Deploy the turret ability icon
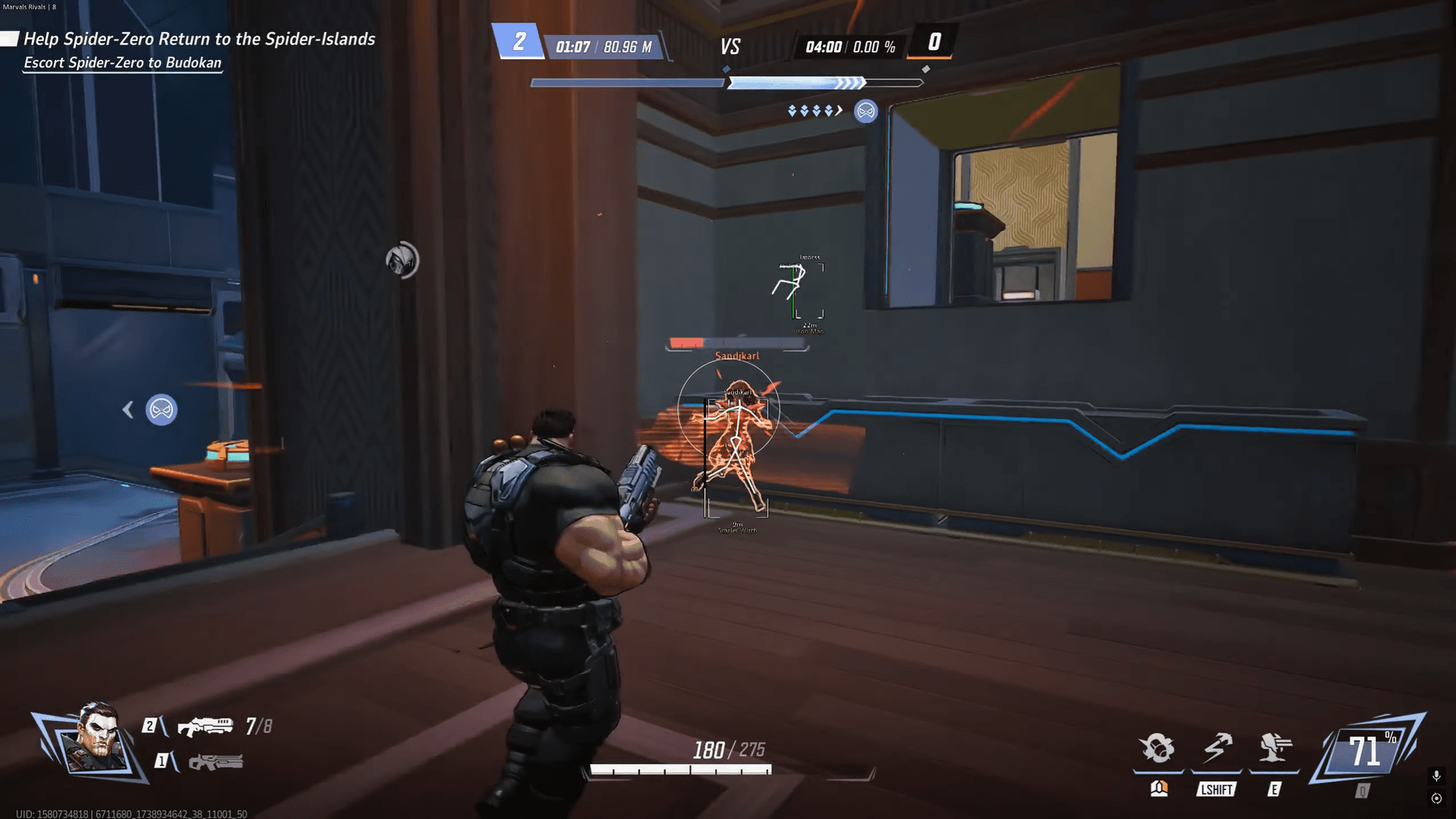This screenshot has width=1456, height=819. (x=1274, y=748)
